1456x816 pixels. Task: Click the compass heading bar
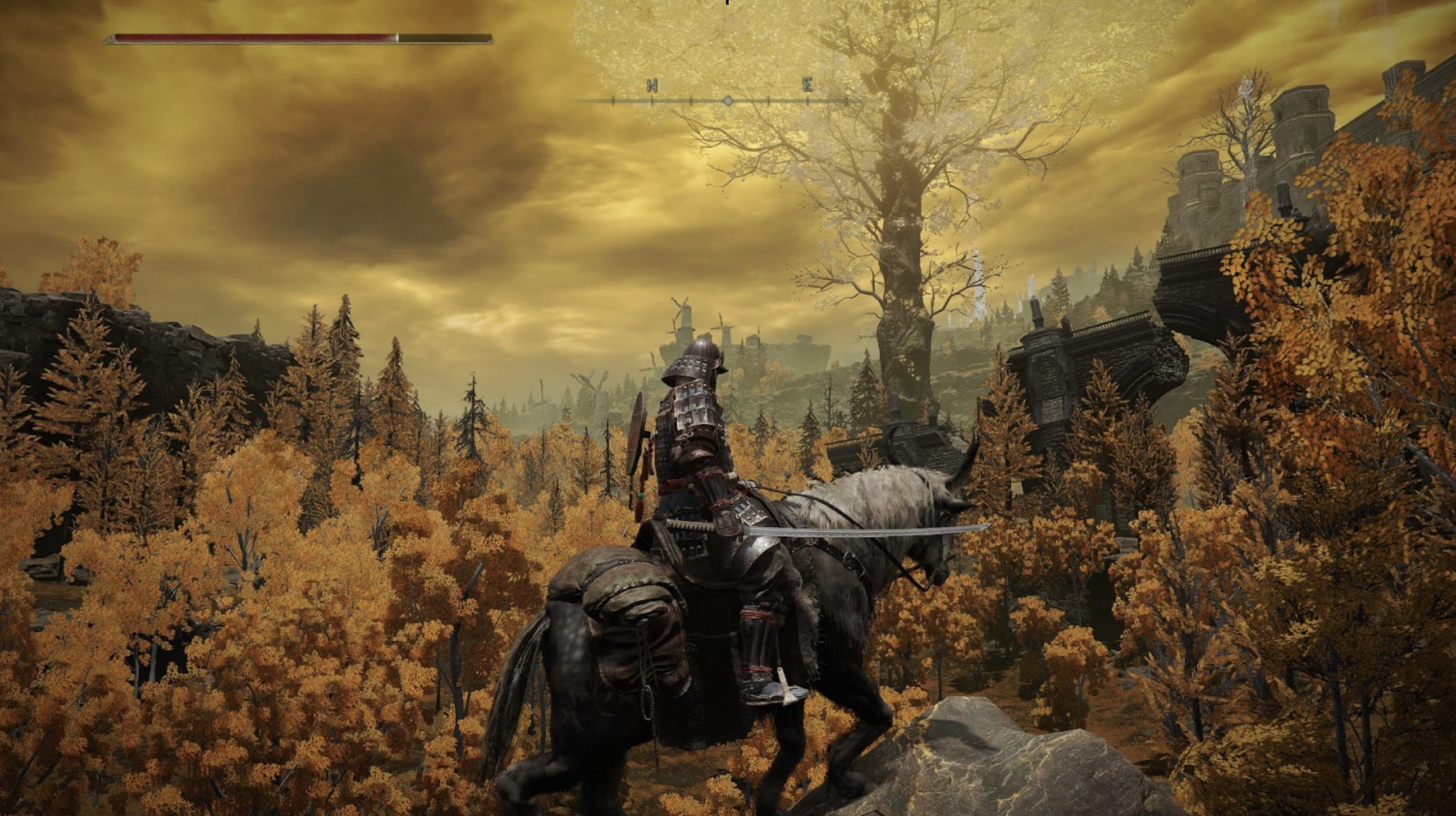click(727, 100)
